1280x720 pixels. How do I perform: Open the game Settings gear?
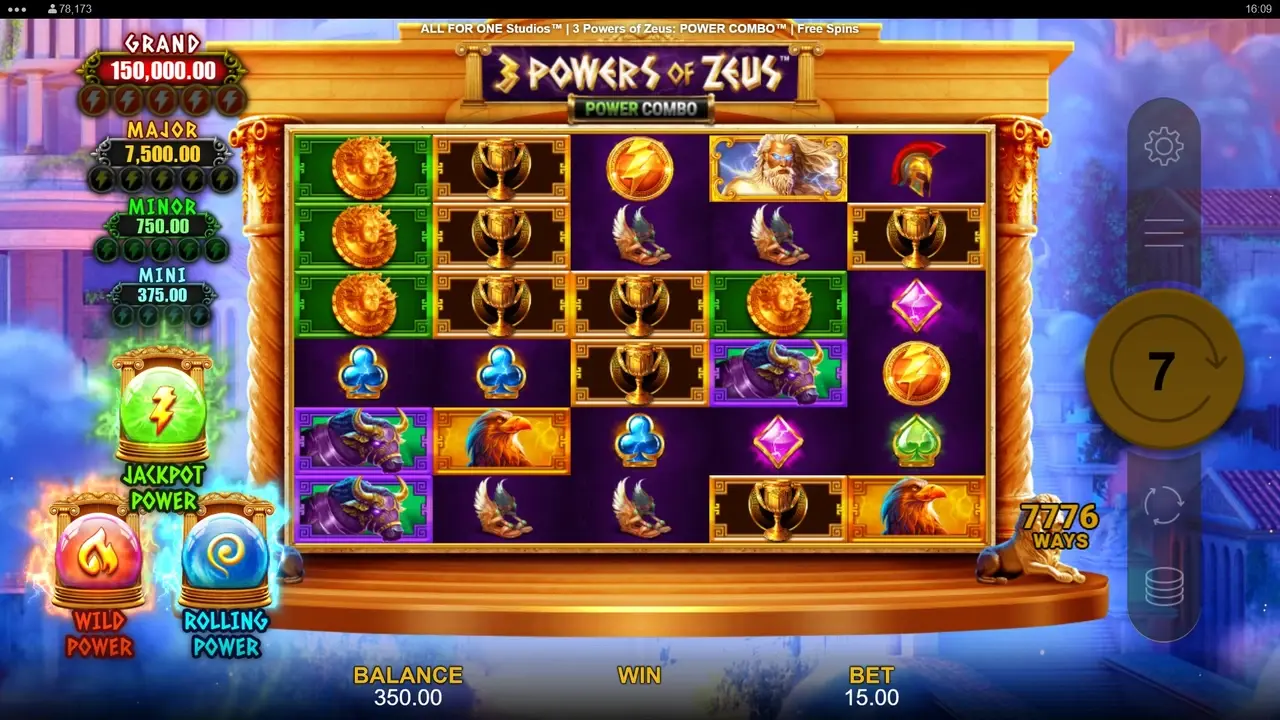(x=1163, y=147)
